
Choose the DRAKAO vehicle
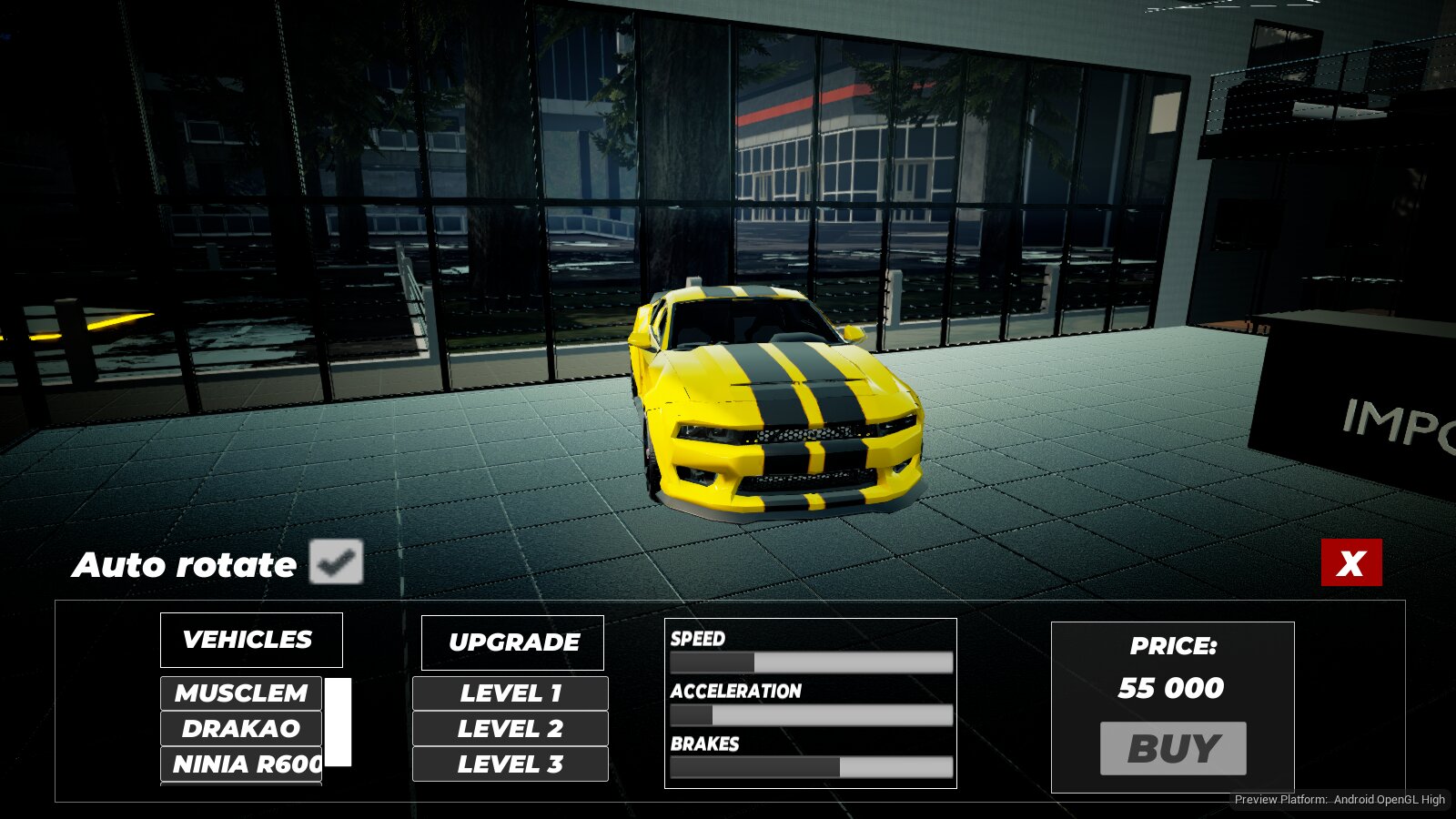(x=241, y=729)
